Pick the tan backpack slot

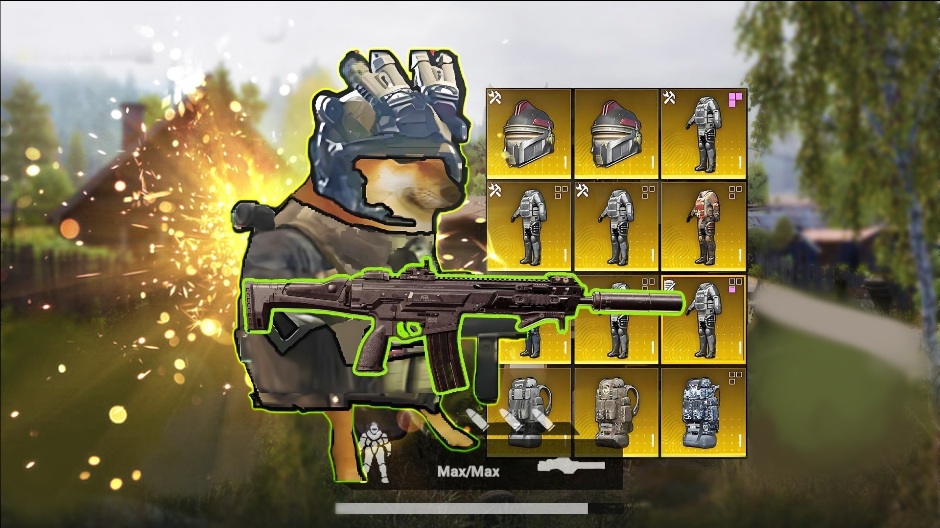[616, 411]
